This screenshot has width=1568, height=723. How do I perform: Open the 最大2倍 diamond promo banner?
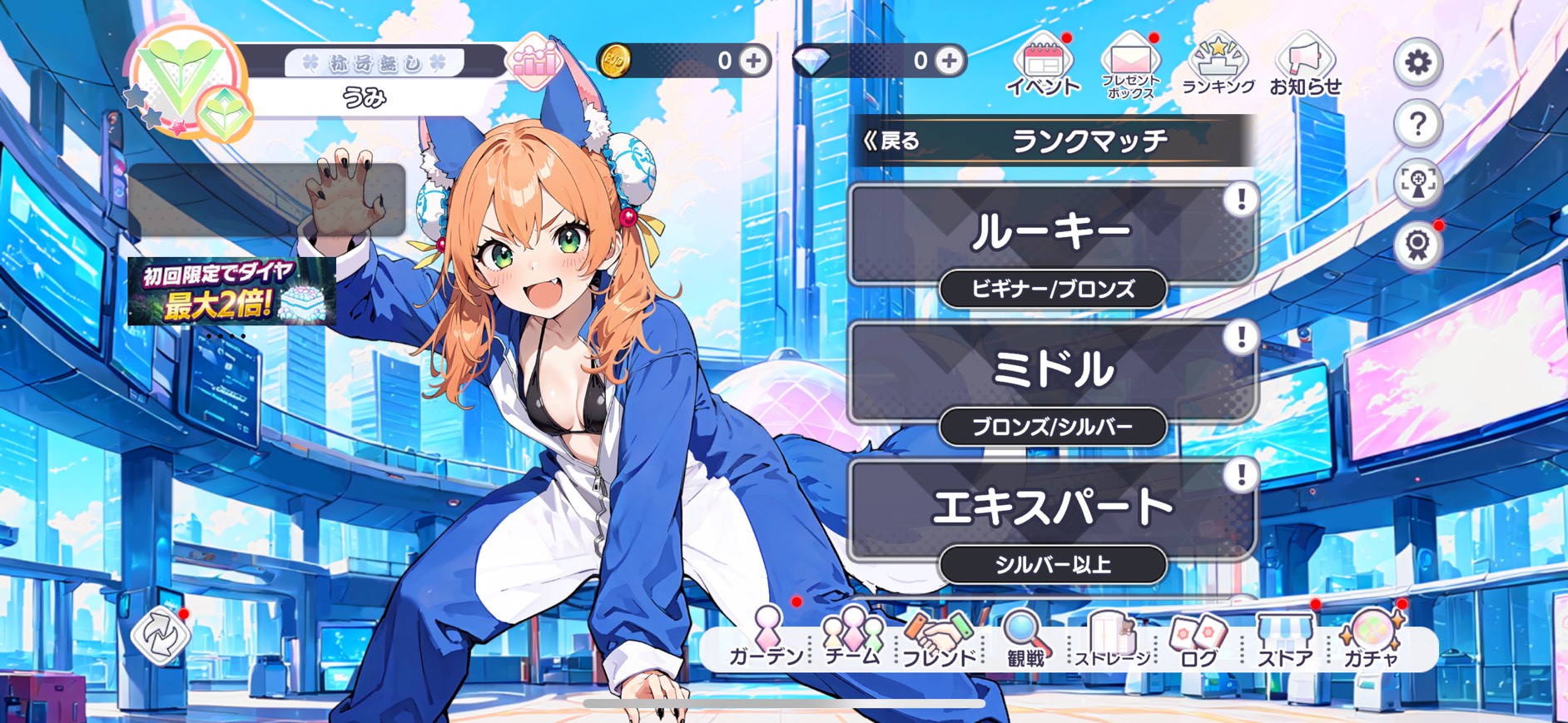pyautogui.click(x=231, y=292)
